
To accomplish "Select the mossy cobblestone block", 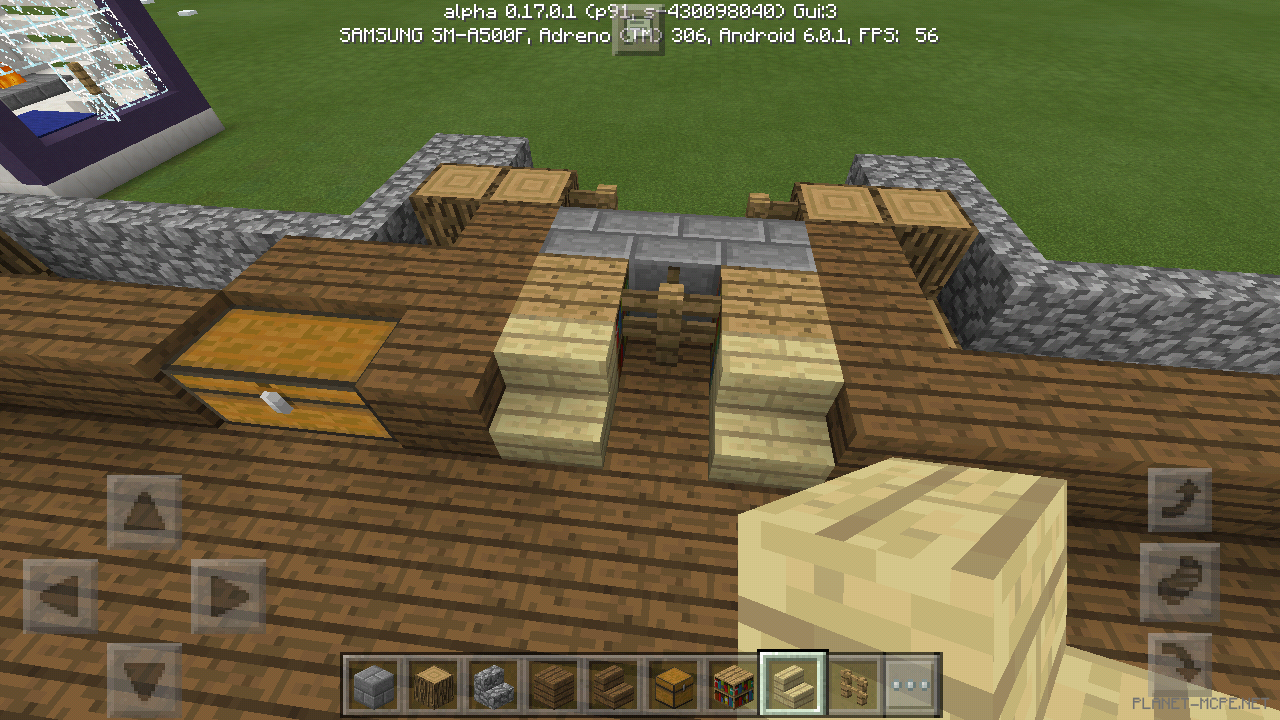I will [493, 681].
